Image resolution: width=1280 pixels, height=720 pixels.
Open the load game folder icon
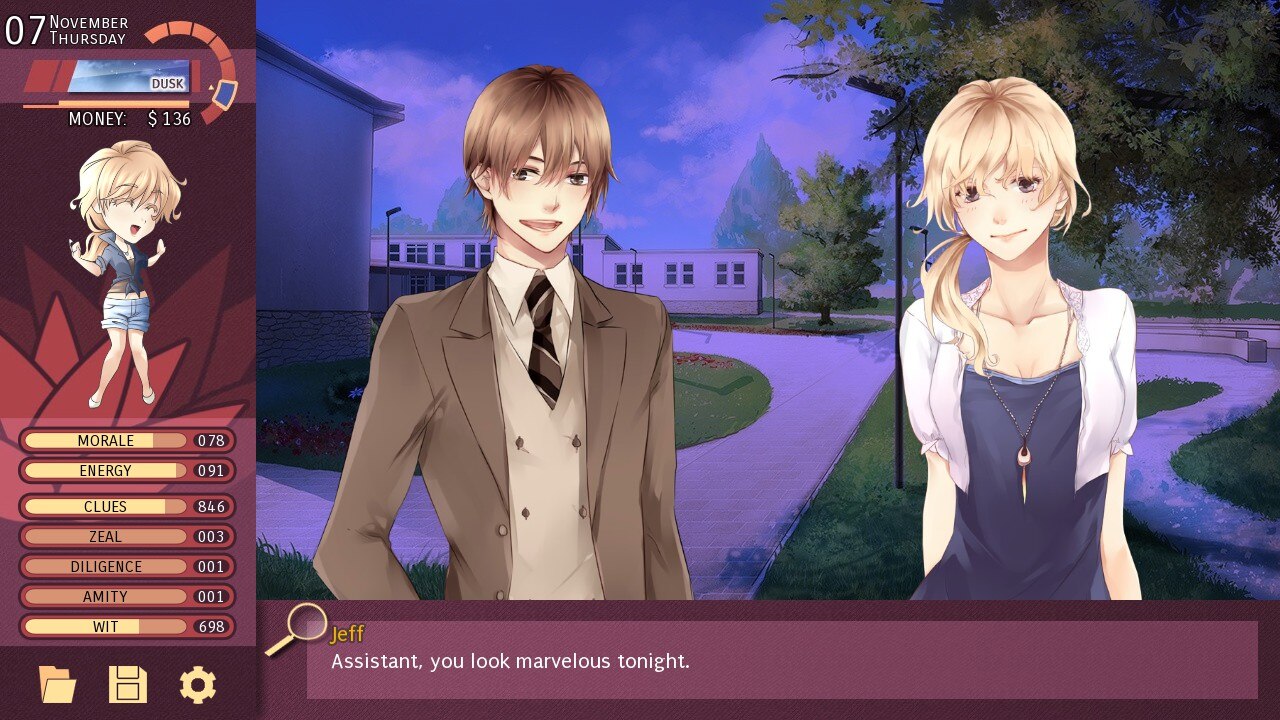pos(57,685)
